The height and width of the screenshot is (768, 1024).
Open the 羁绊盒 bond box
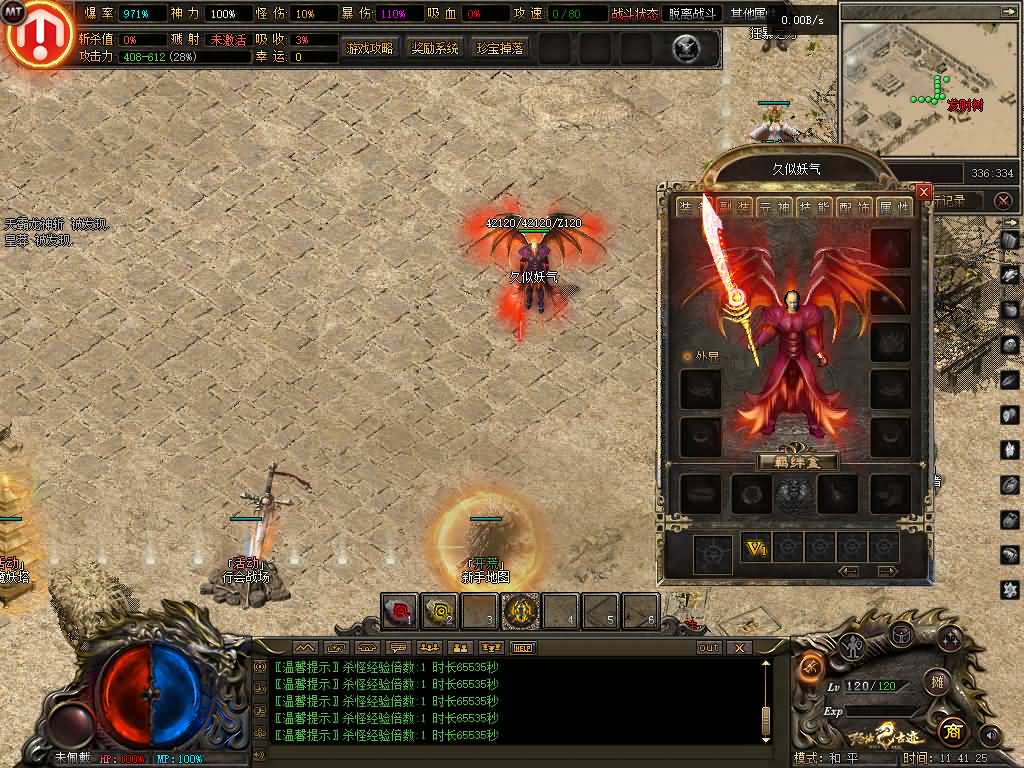(x=797, y=462)
